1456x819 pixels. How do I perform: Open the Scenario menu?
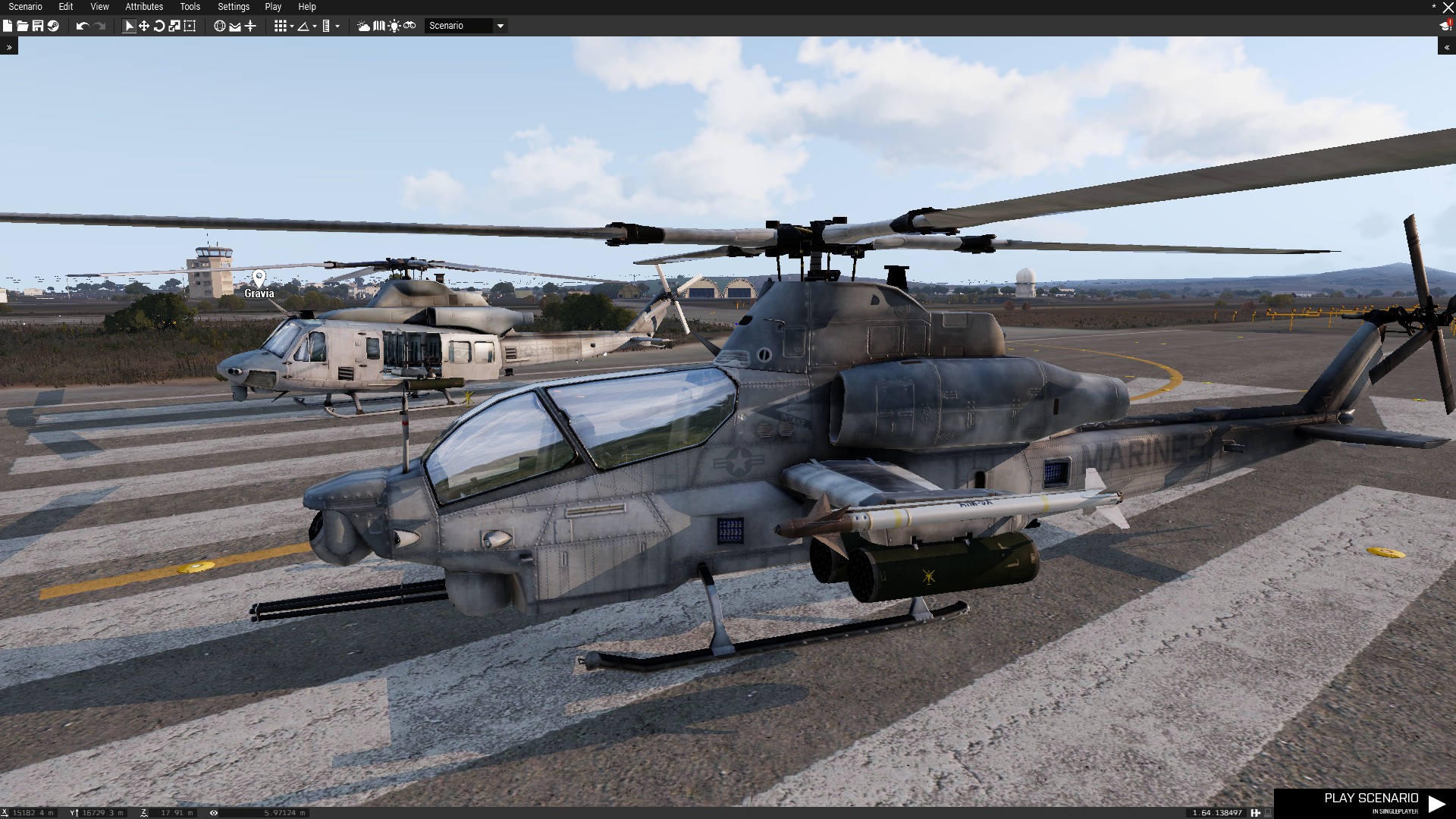pyautogui.click(x=25, y=7)
